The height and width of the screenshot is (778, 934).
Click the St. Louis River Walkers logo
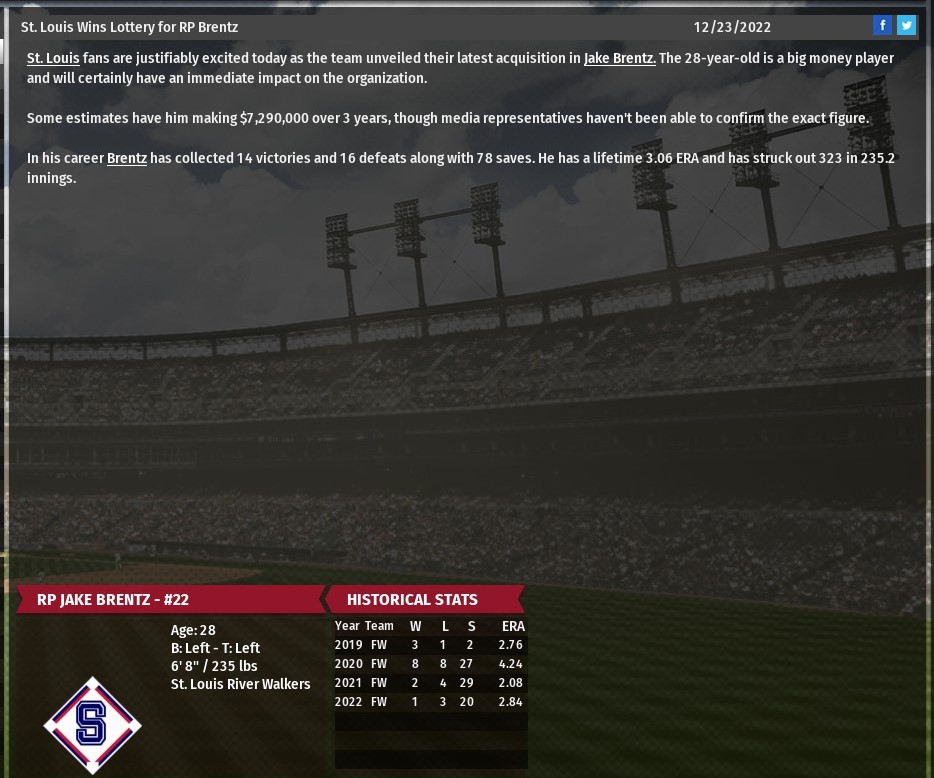coord(92,724)
